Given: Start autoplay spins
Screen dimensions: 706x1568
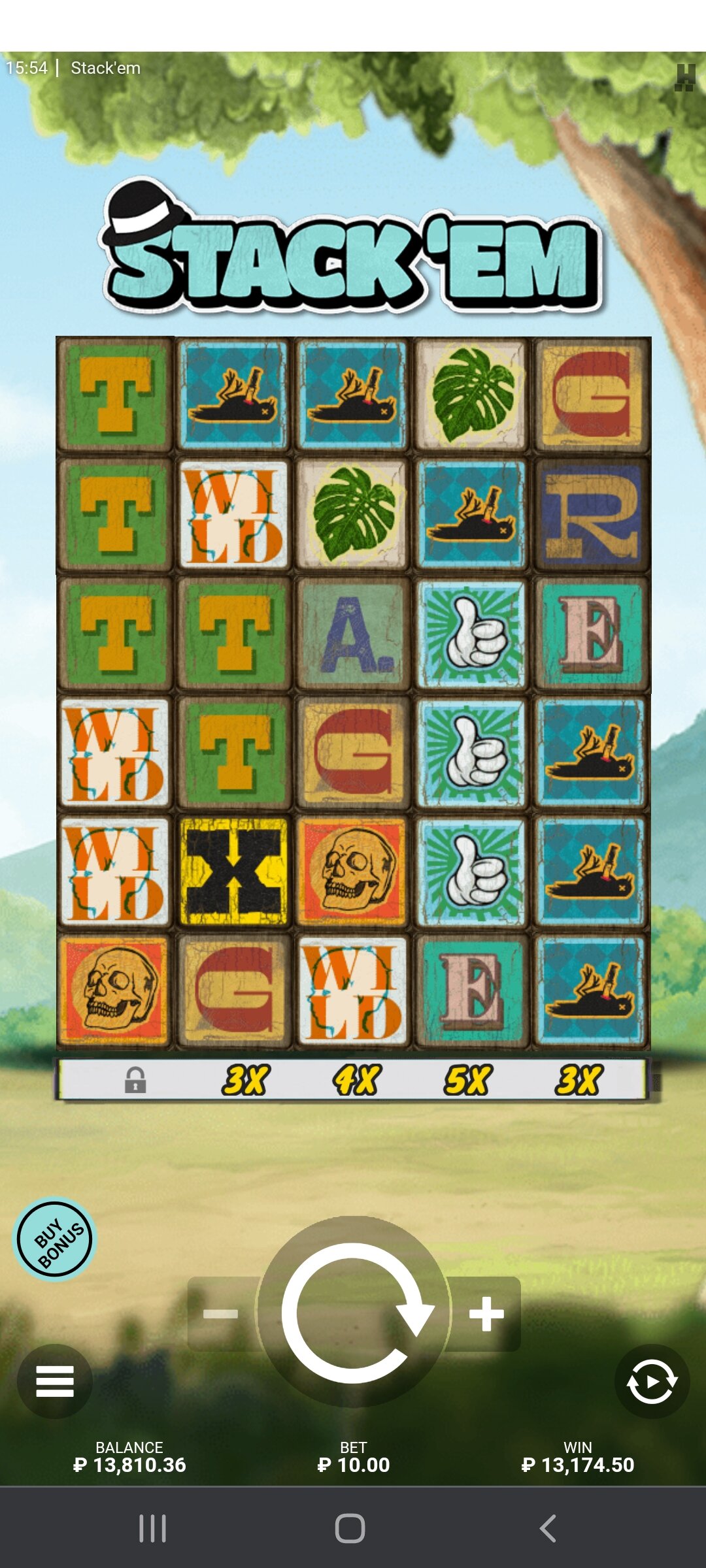Looking at the screenshot, I should 652,1381.
